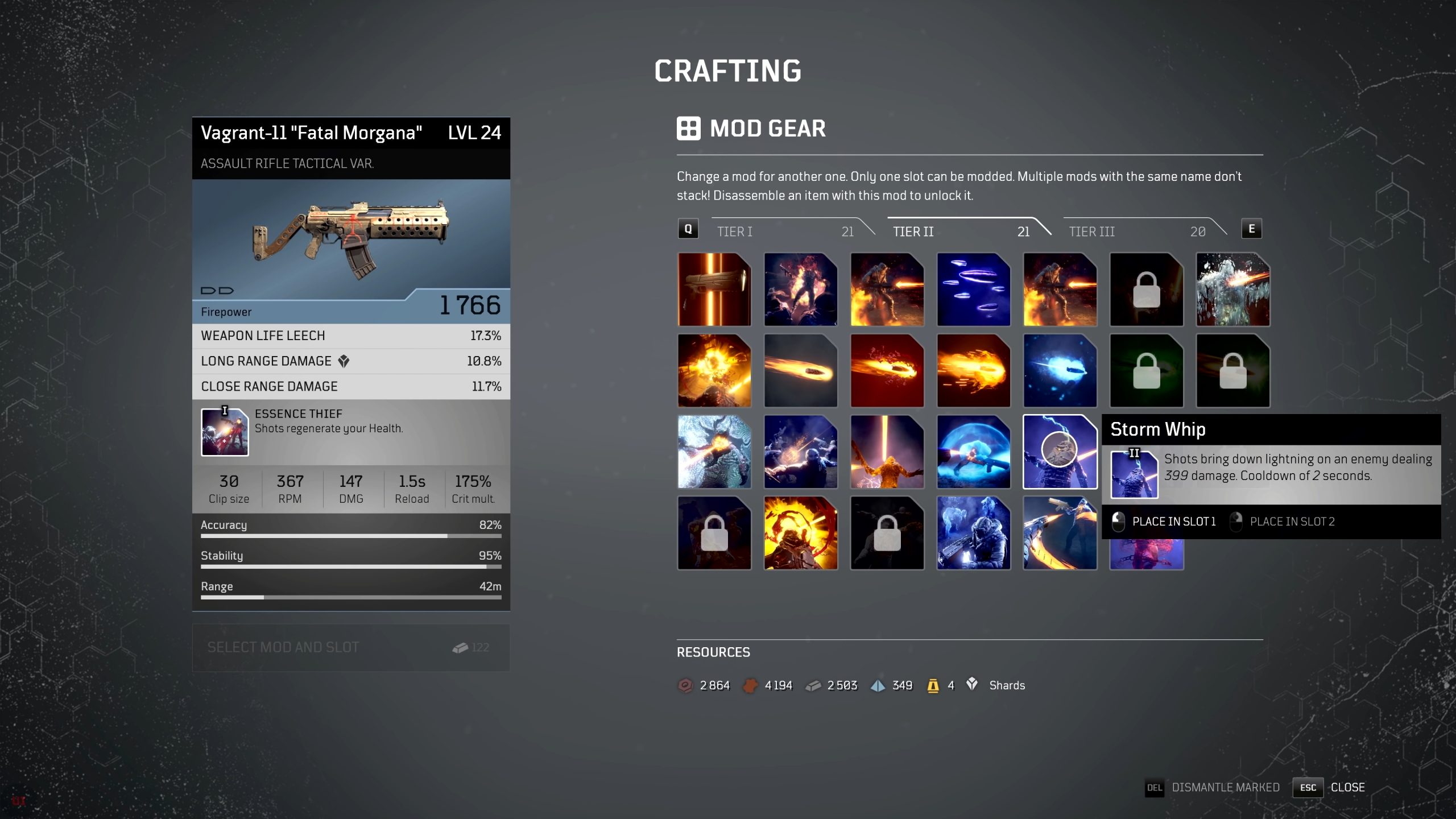Pick the blue energy rings mod
Viewport: 1456px width, 819px height.
973,289
